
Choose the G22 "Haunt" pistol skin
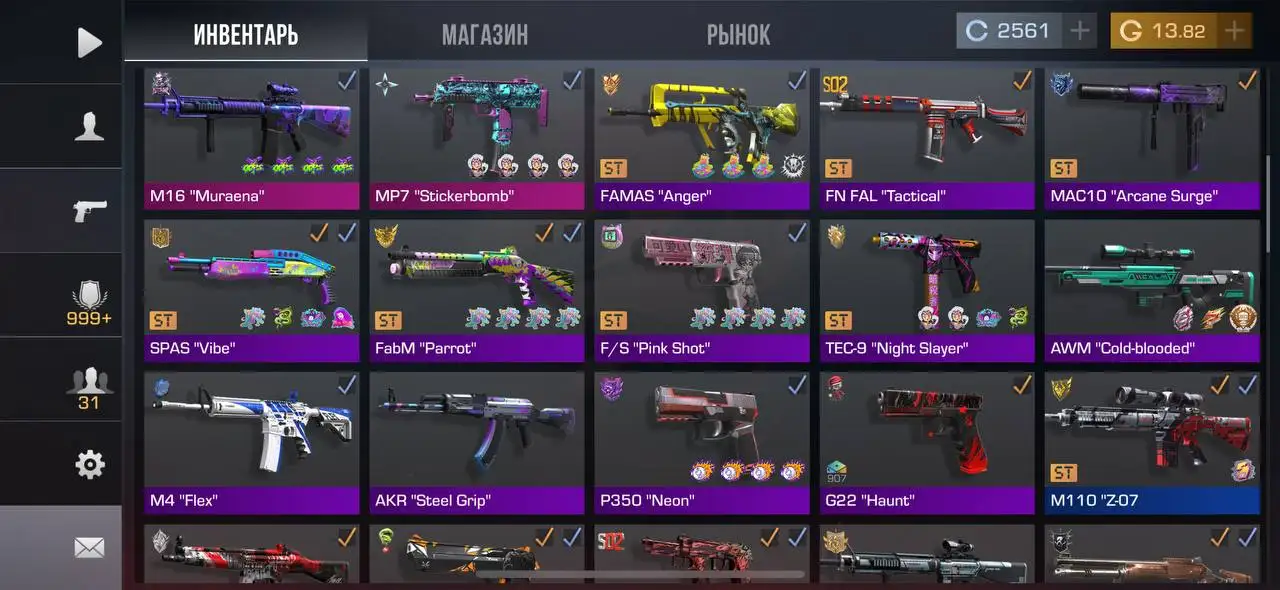[927, 442]
